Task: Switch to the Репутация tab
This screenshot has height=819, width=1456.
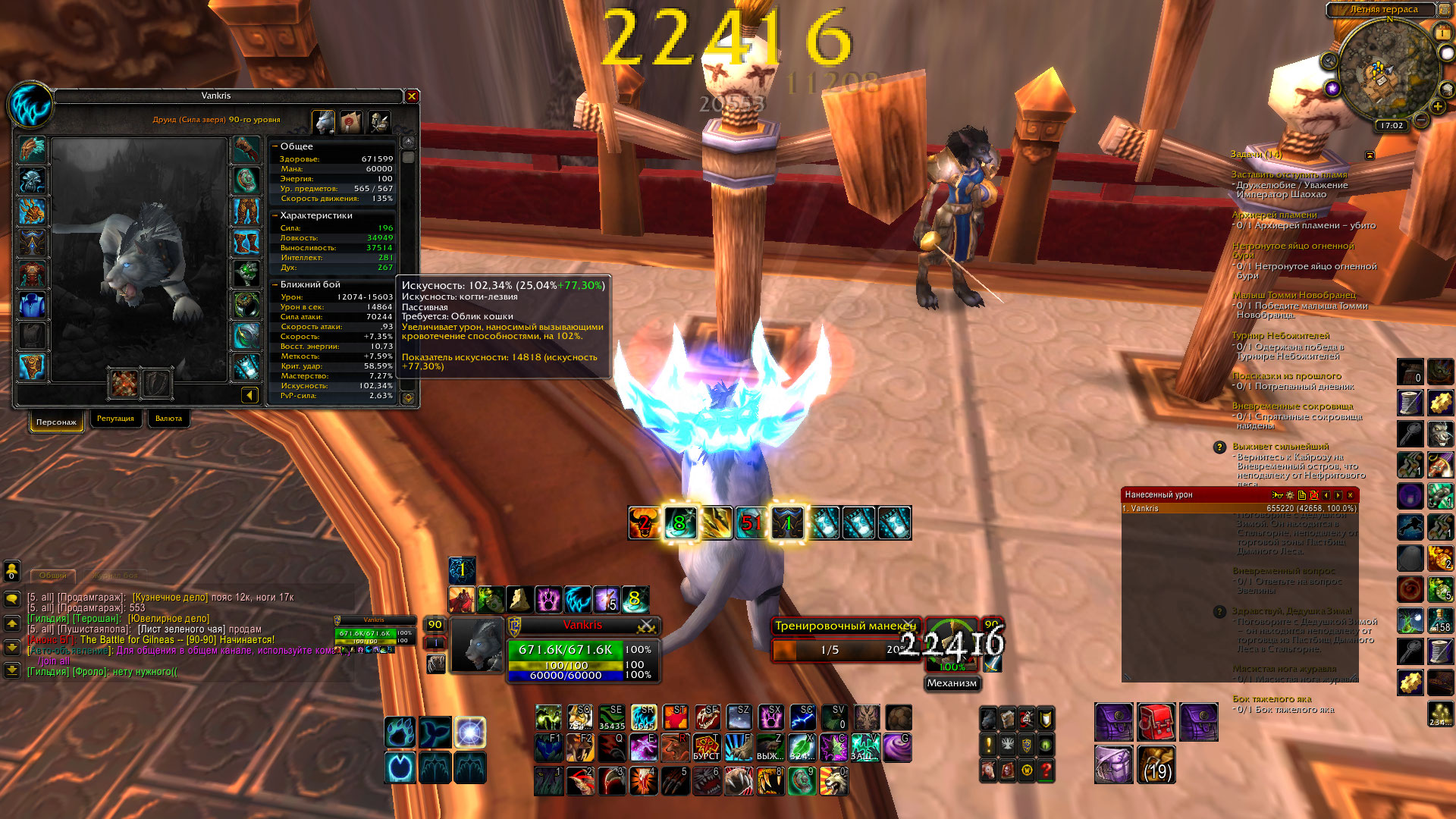Action: (x=115, y=419)
